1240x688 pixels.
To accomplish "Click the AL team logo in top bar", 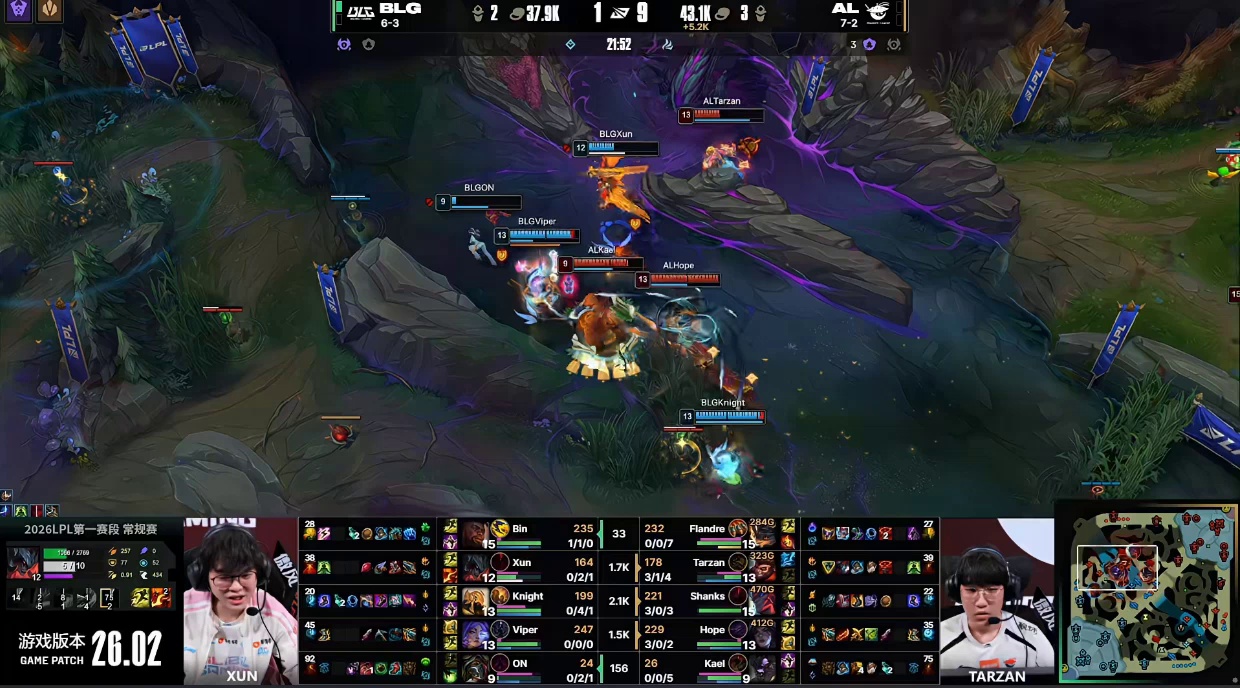I will (877, 12).
